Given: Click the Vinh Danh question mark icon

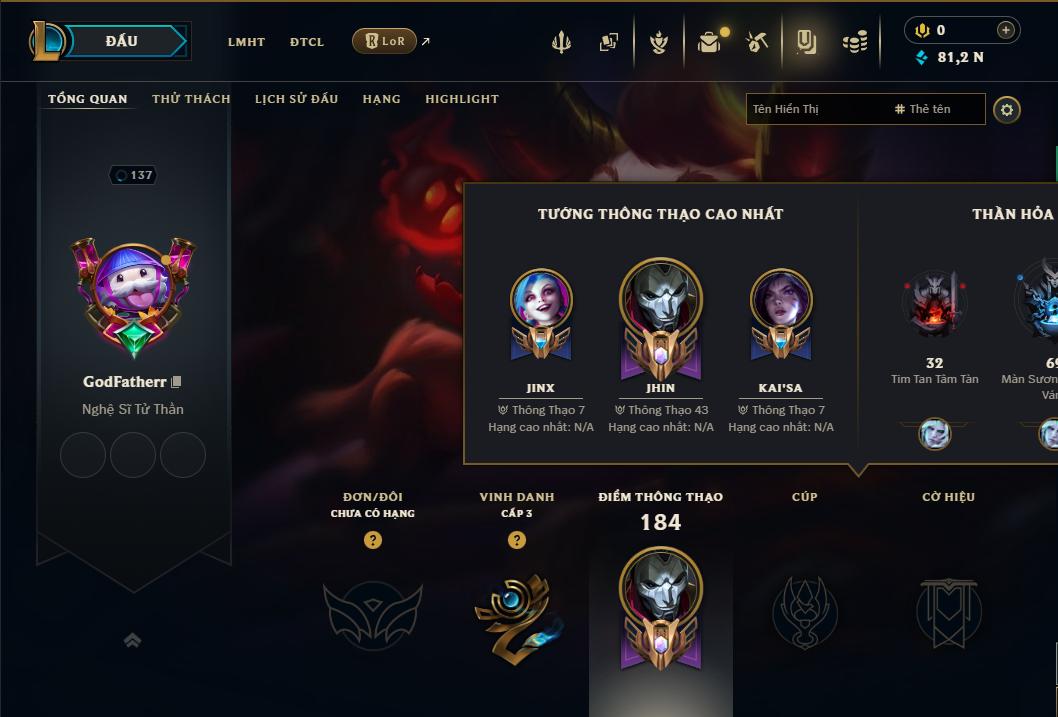Looking at the screenshot, I should pyautogui.click(x=517, y=540).
